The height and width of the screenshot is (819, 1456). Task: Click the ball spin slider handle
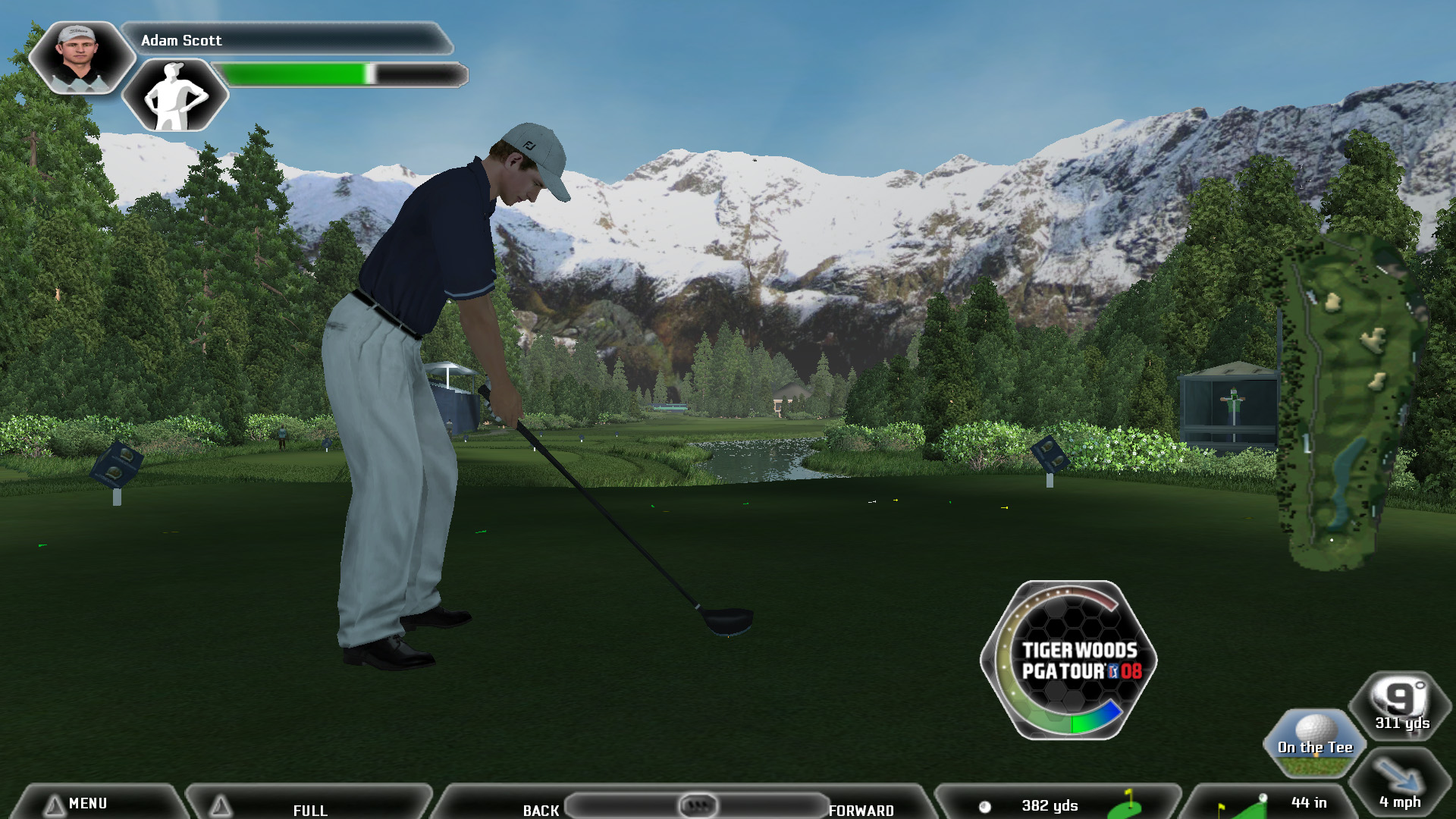698,804
